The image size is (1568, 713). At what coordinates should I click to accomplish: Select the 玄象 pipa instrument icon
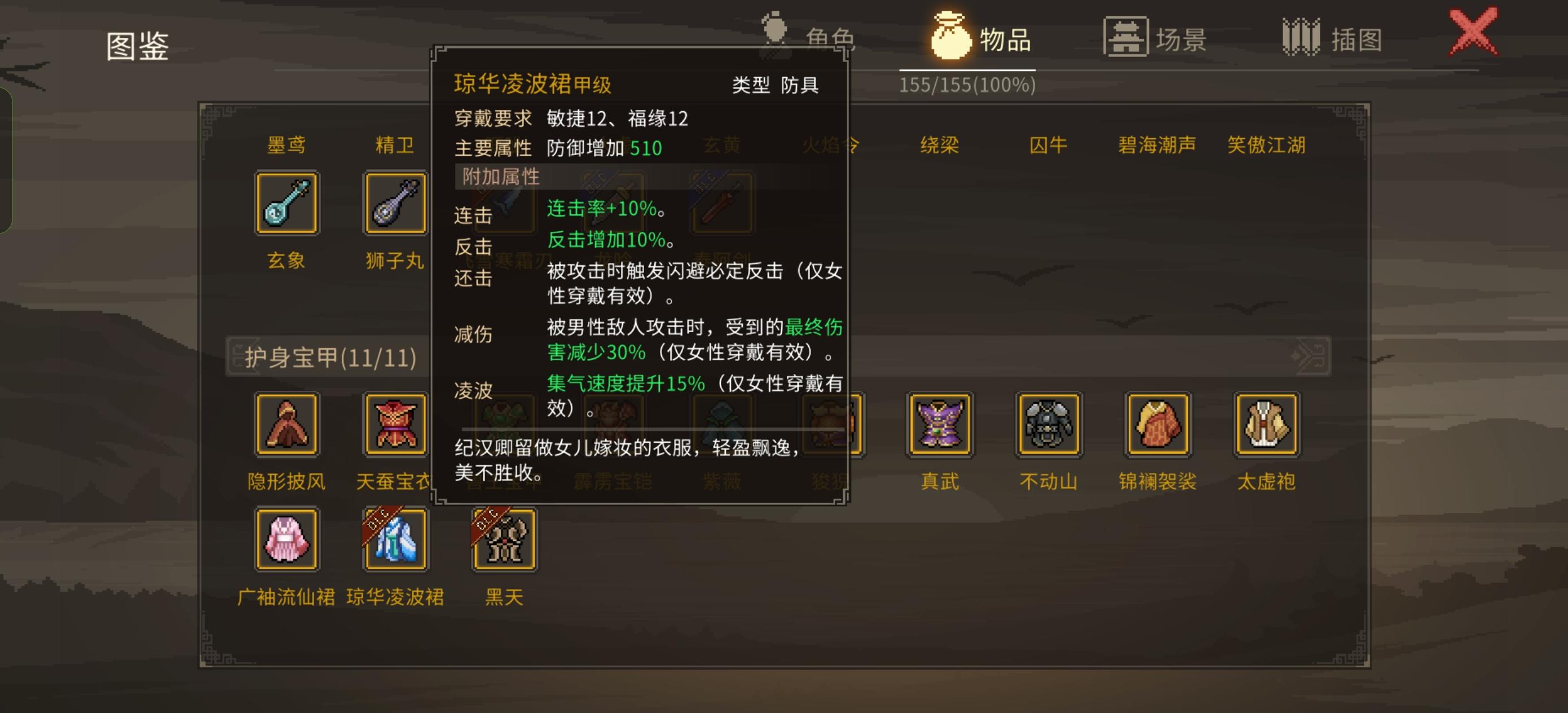coord(286,201)
